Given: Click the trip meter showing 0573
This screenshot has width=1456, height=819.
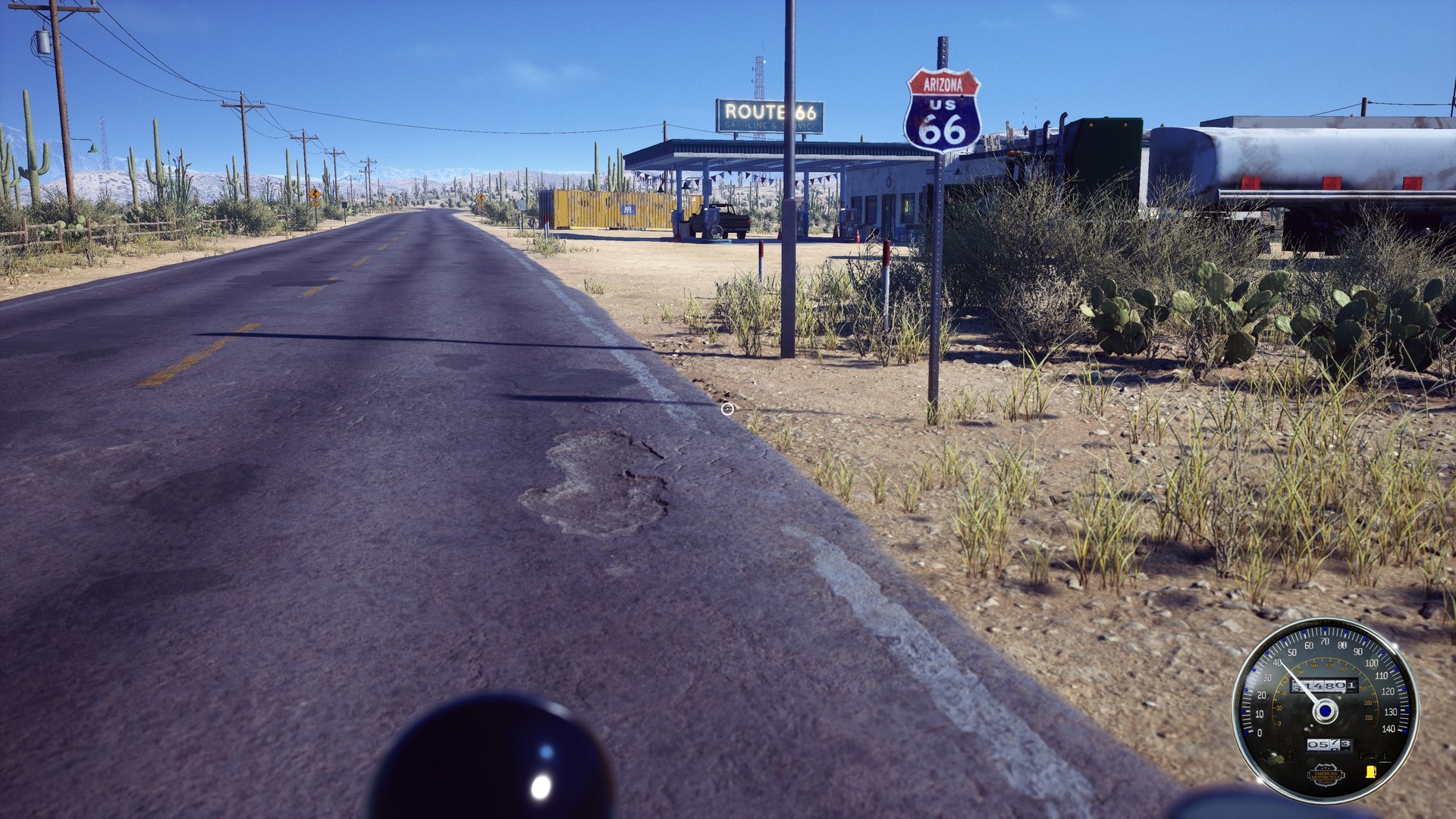Looking at the screenshot, I should [1329, 743].
